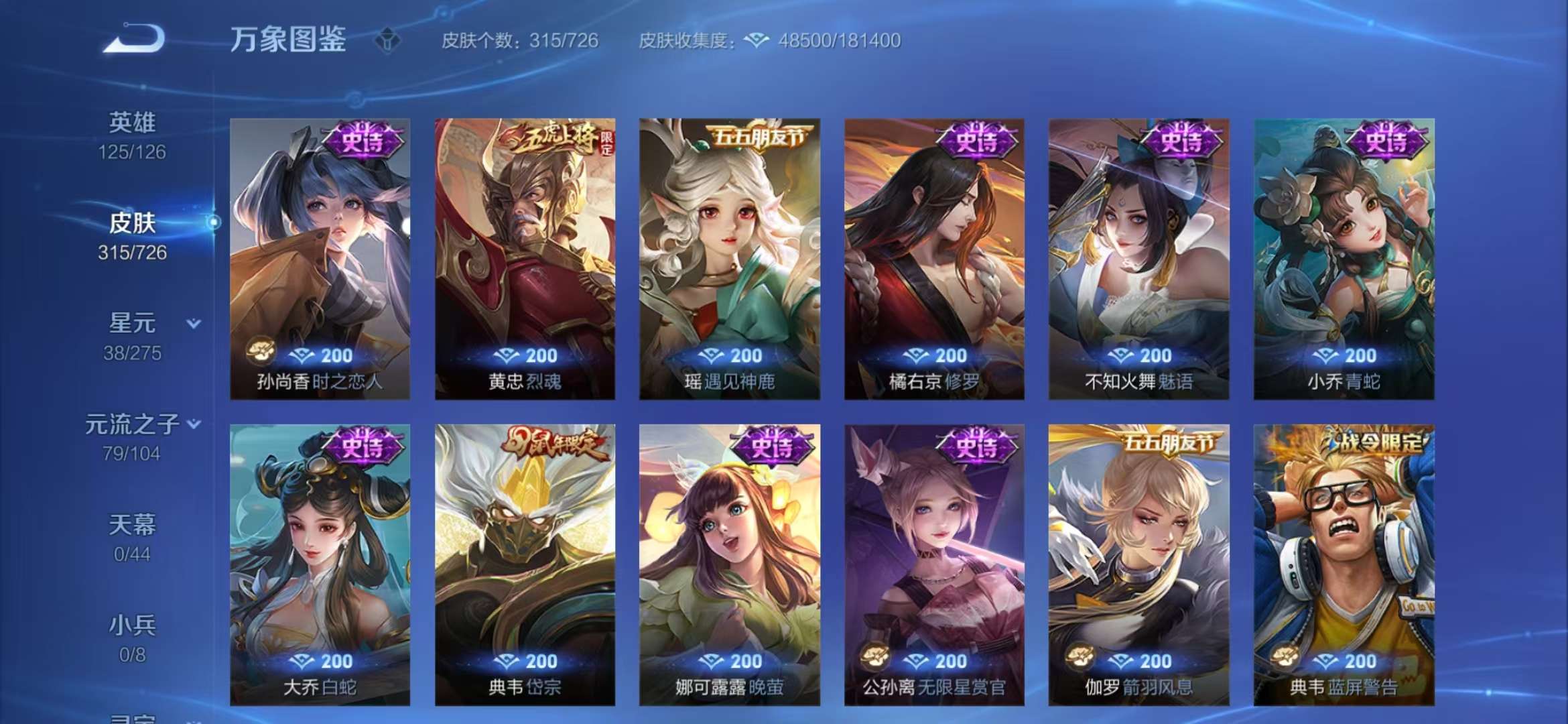The image size is (1568, 724).
Task: Switch to the 英雄 category tab
Action: pyautogui.click(x=133, y=122)
